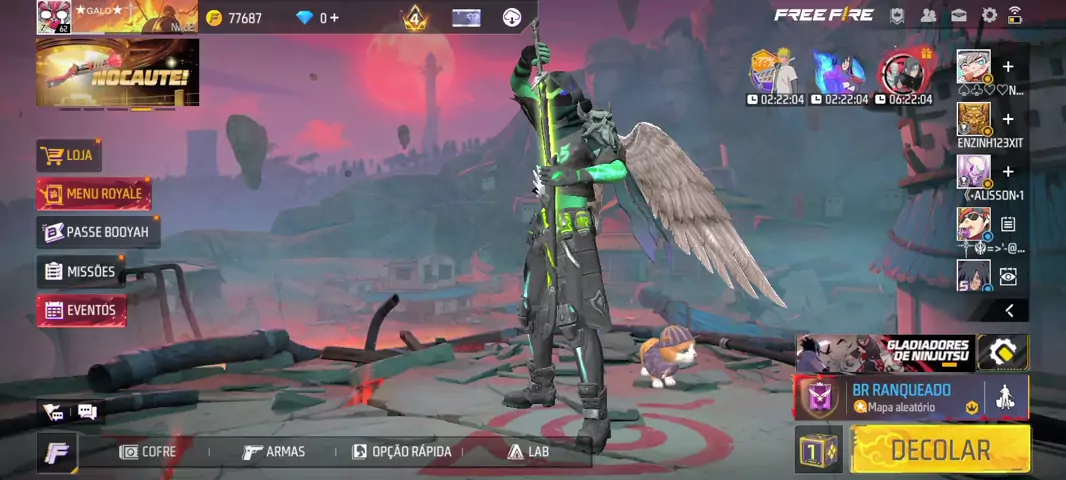1066x480 pixels.
Task: Collapse the friends side panel arrow
Action: 1009,311
